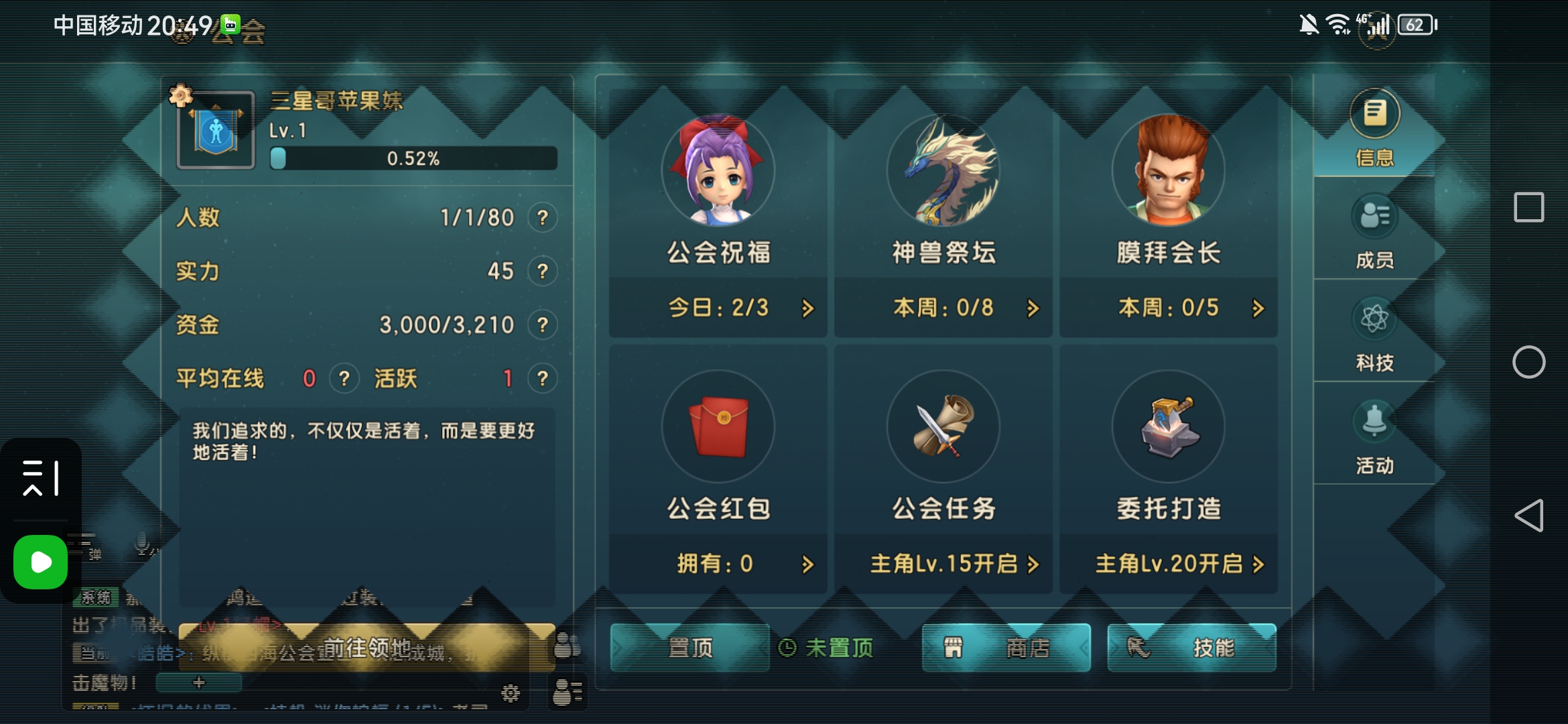Open the 公会祝福 guild blessing portrait icon

718,170
